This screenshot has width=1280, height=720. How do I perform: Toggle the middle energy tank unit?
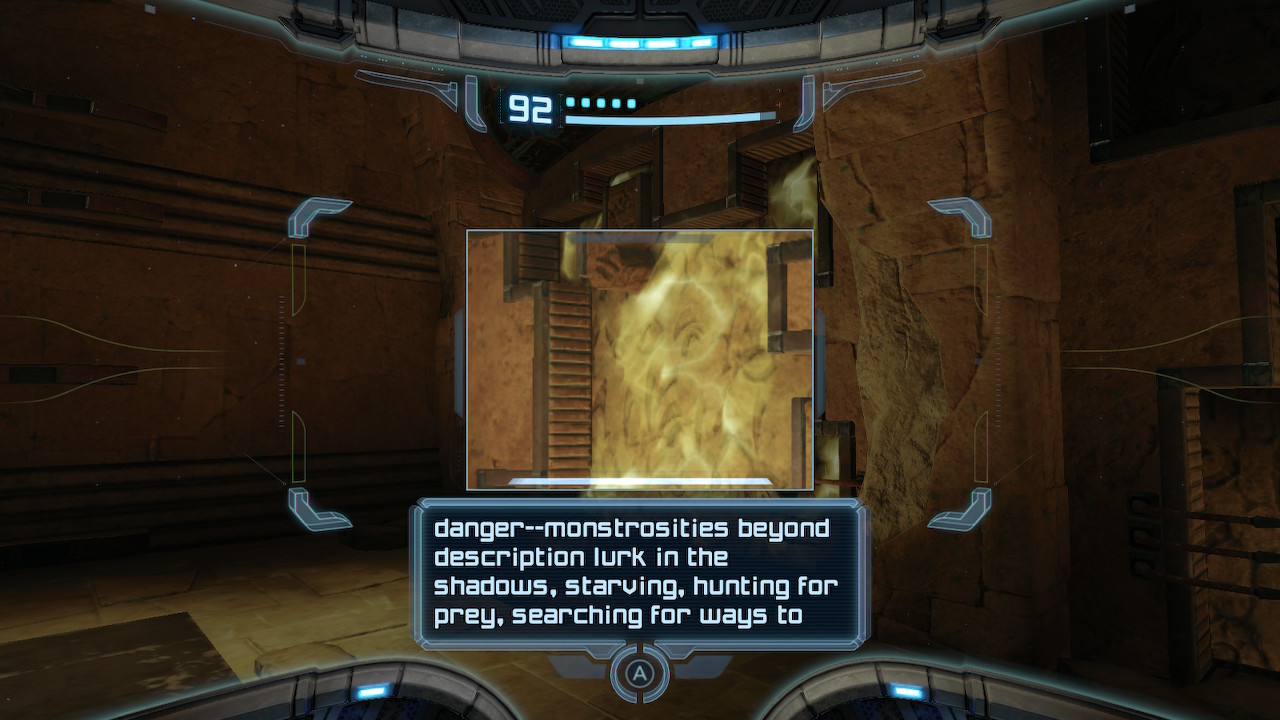click(603, 101)
